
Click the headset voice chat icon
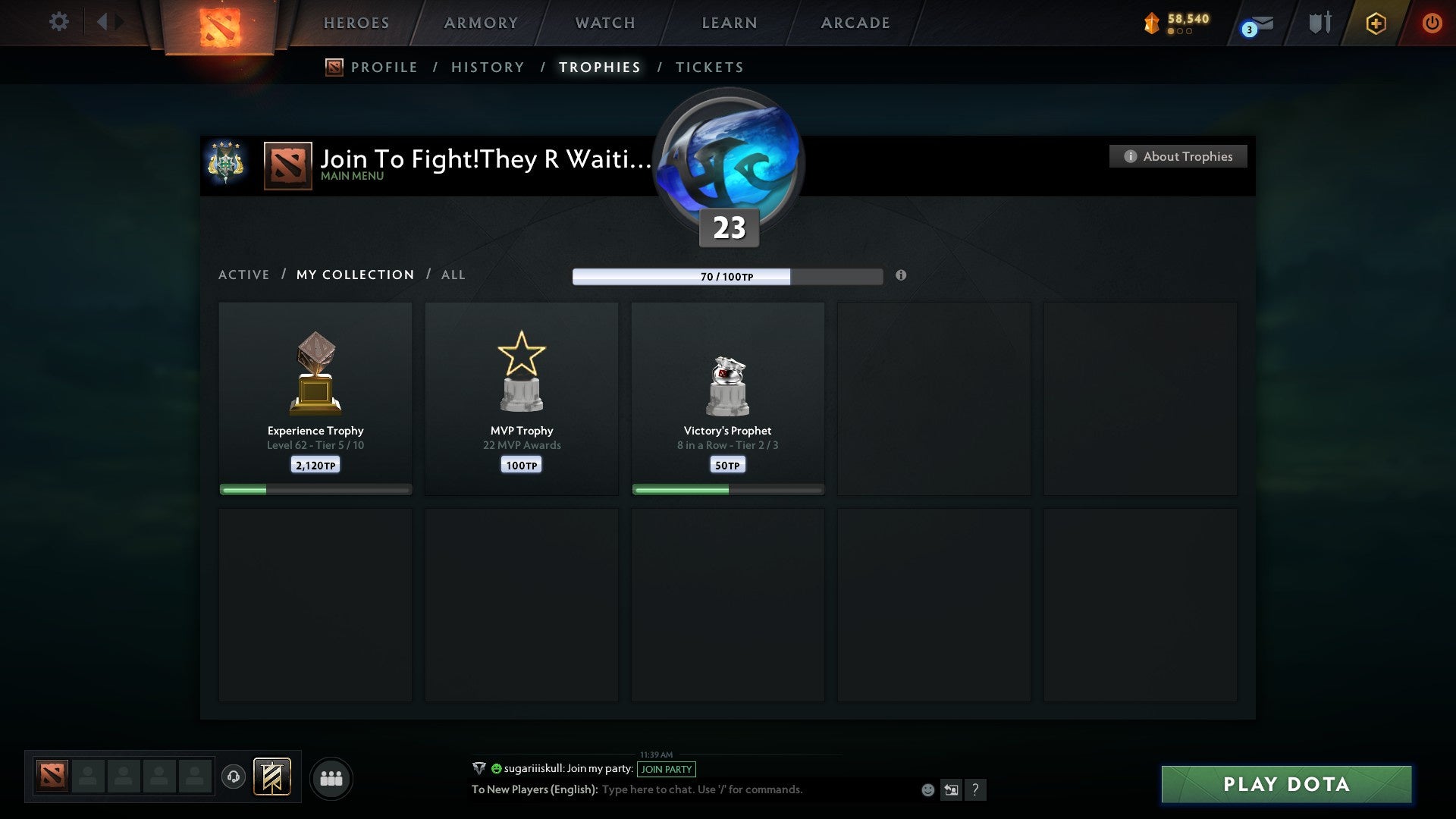pos(233,777)
